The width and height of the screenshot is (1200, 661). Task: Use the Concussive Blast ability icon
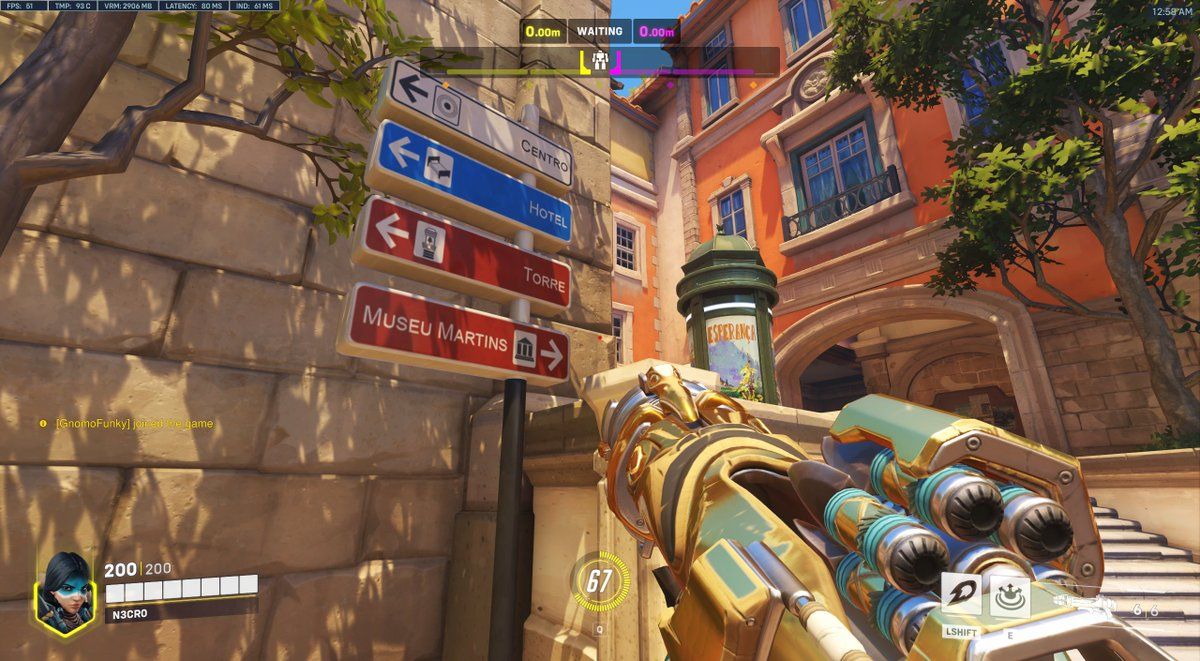(x=1010, y=597)
